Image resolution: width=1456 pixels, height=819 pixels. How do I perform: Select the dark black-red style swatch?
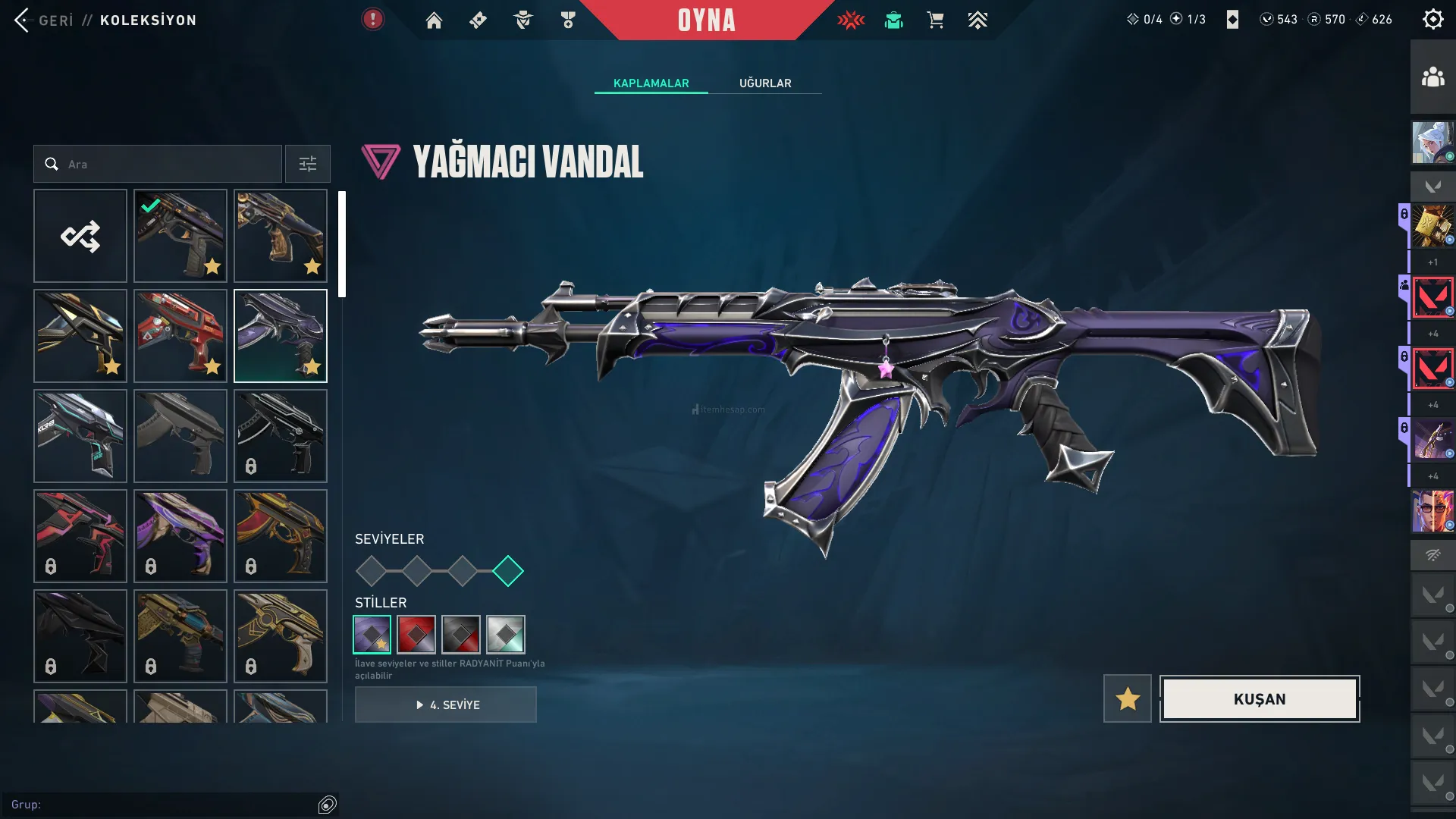461,635
